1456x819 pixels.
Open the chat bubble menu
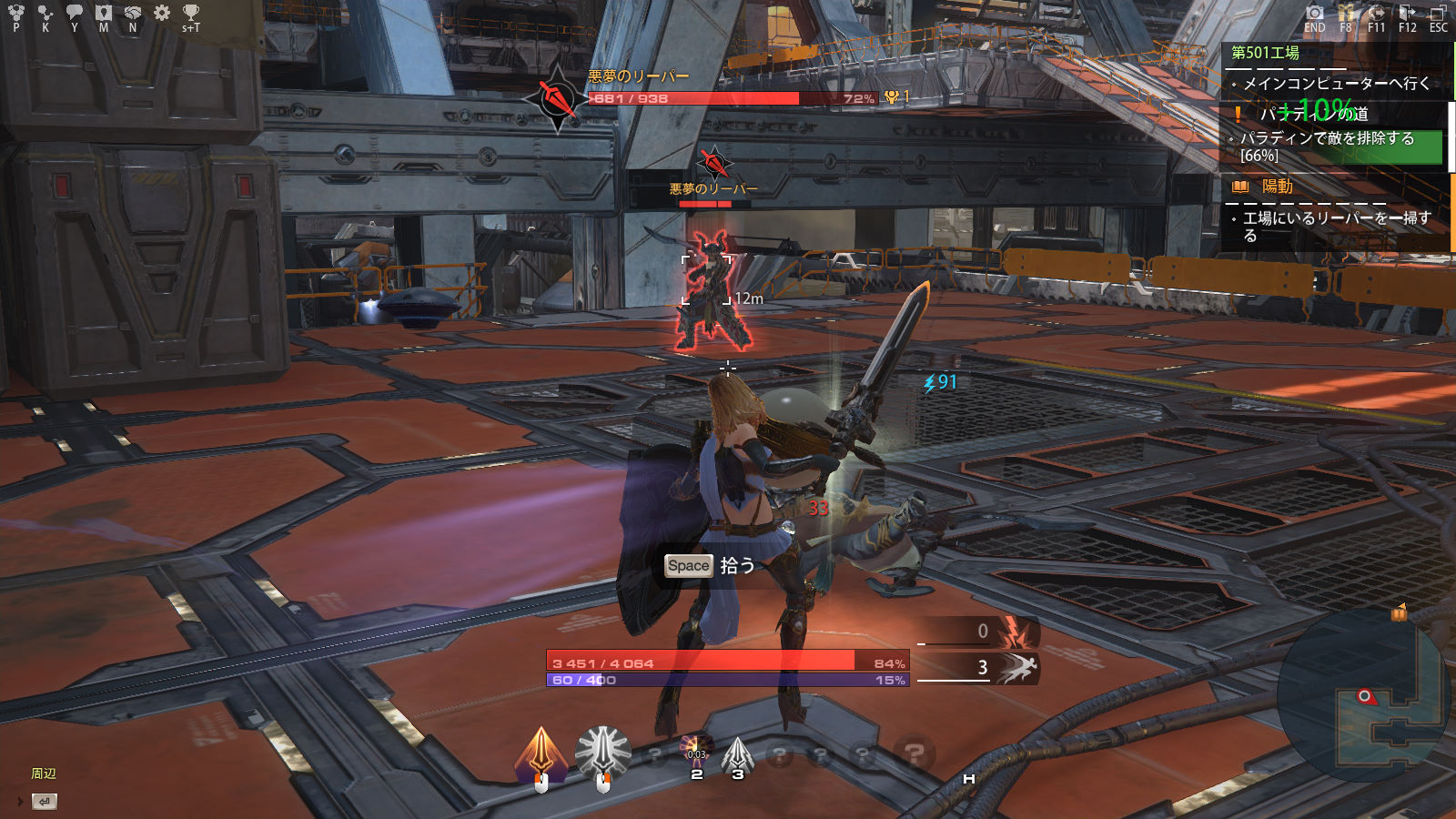(75, 13)
